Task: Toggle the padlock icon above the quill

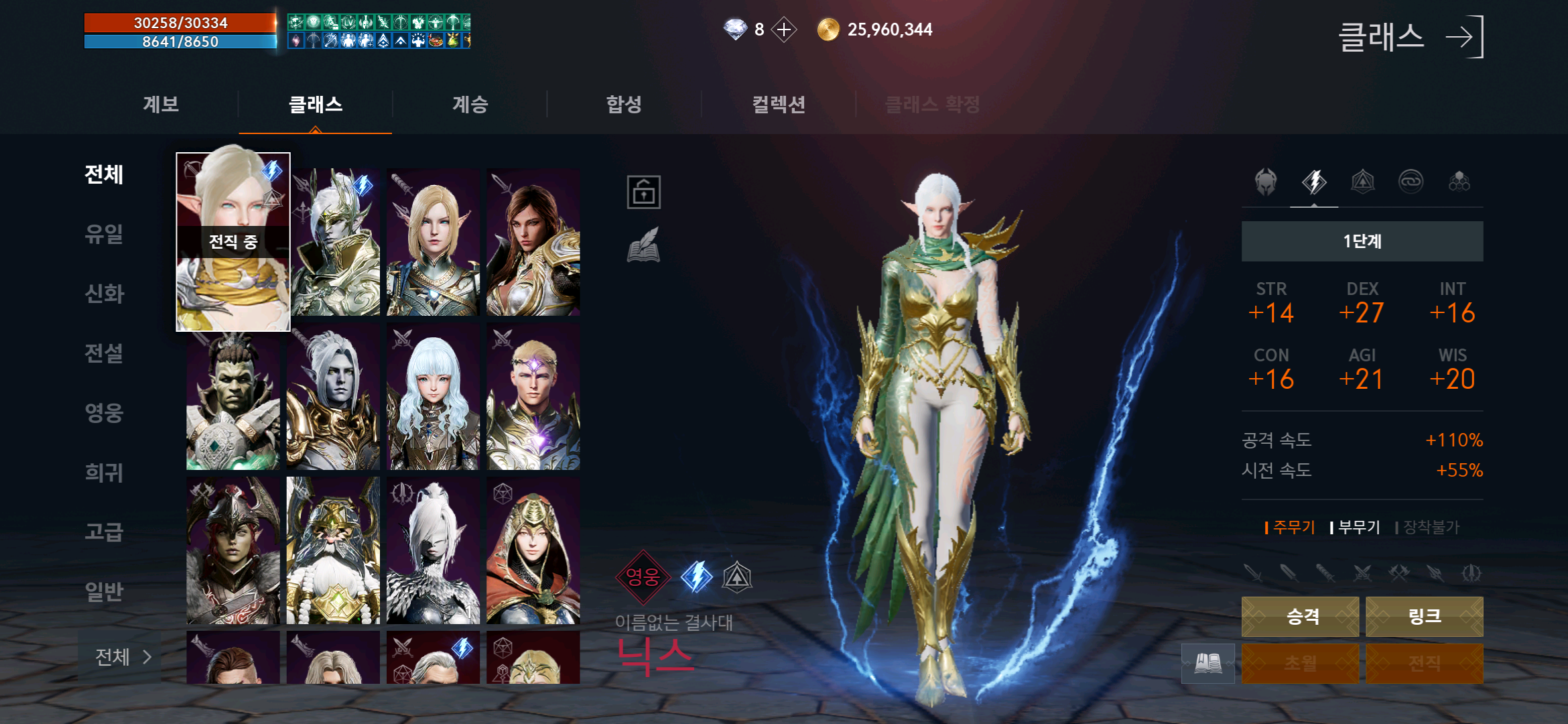Action: [643, 192]
